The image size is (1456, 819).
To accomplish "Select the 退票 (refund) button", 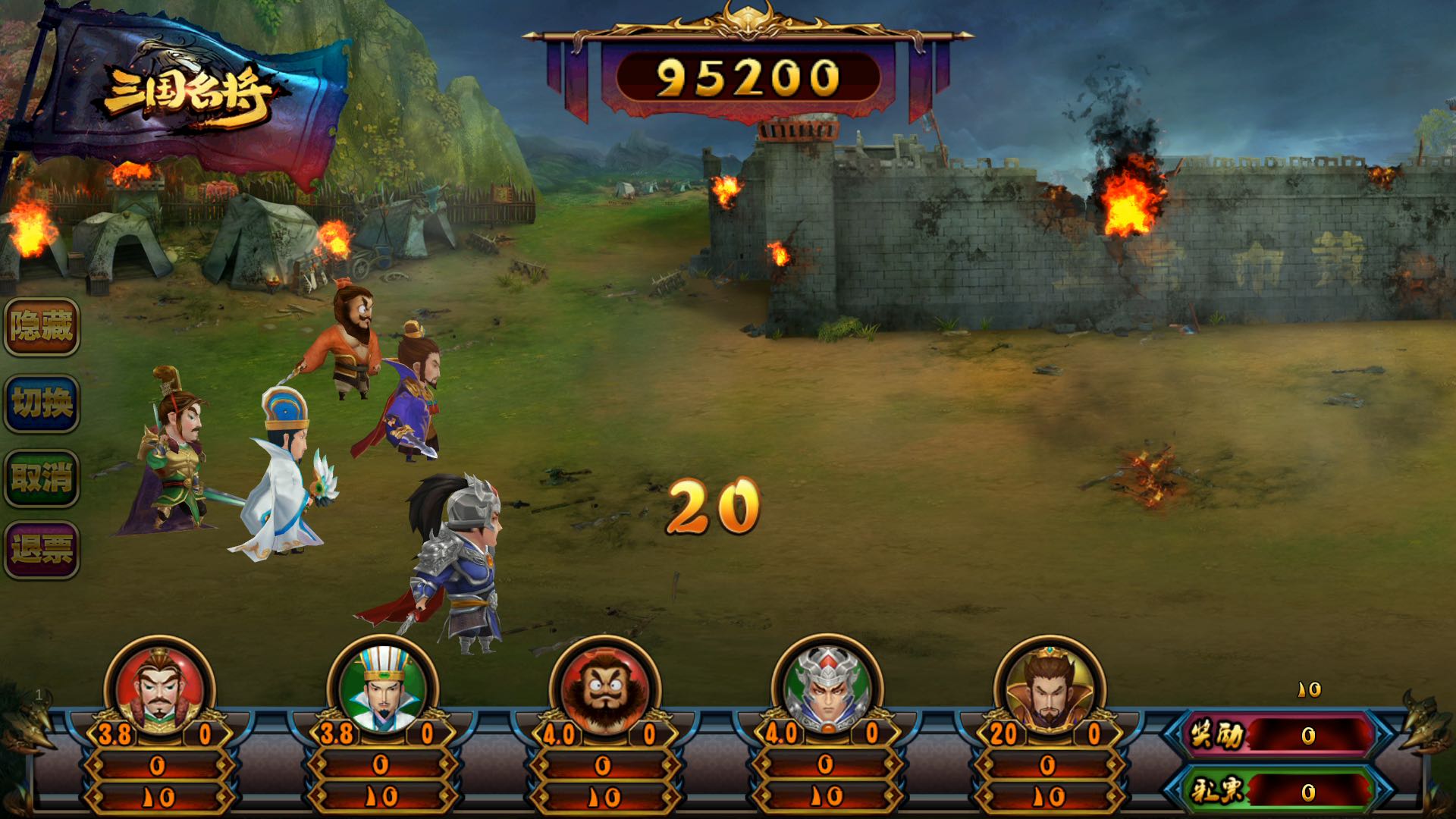I will click(42, 550).
